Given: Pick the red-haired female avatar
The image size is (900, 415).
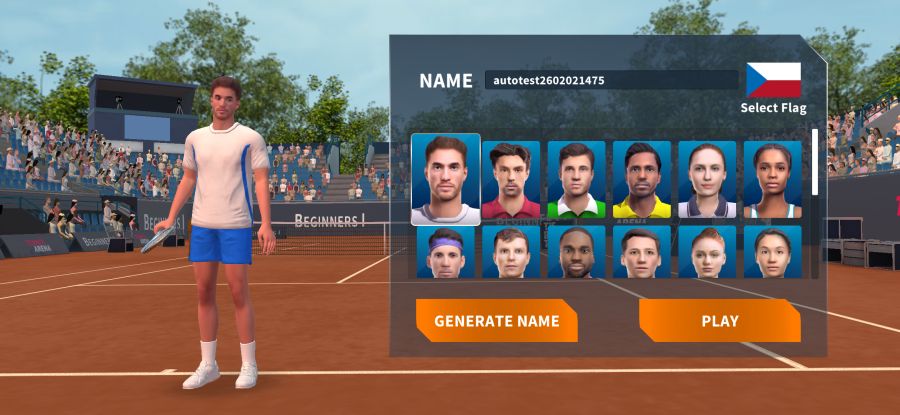Looking at the screenshot, I should pos(707,252).
